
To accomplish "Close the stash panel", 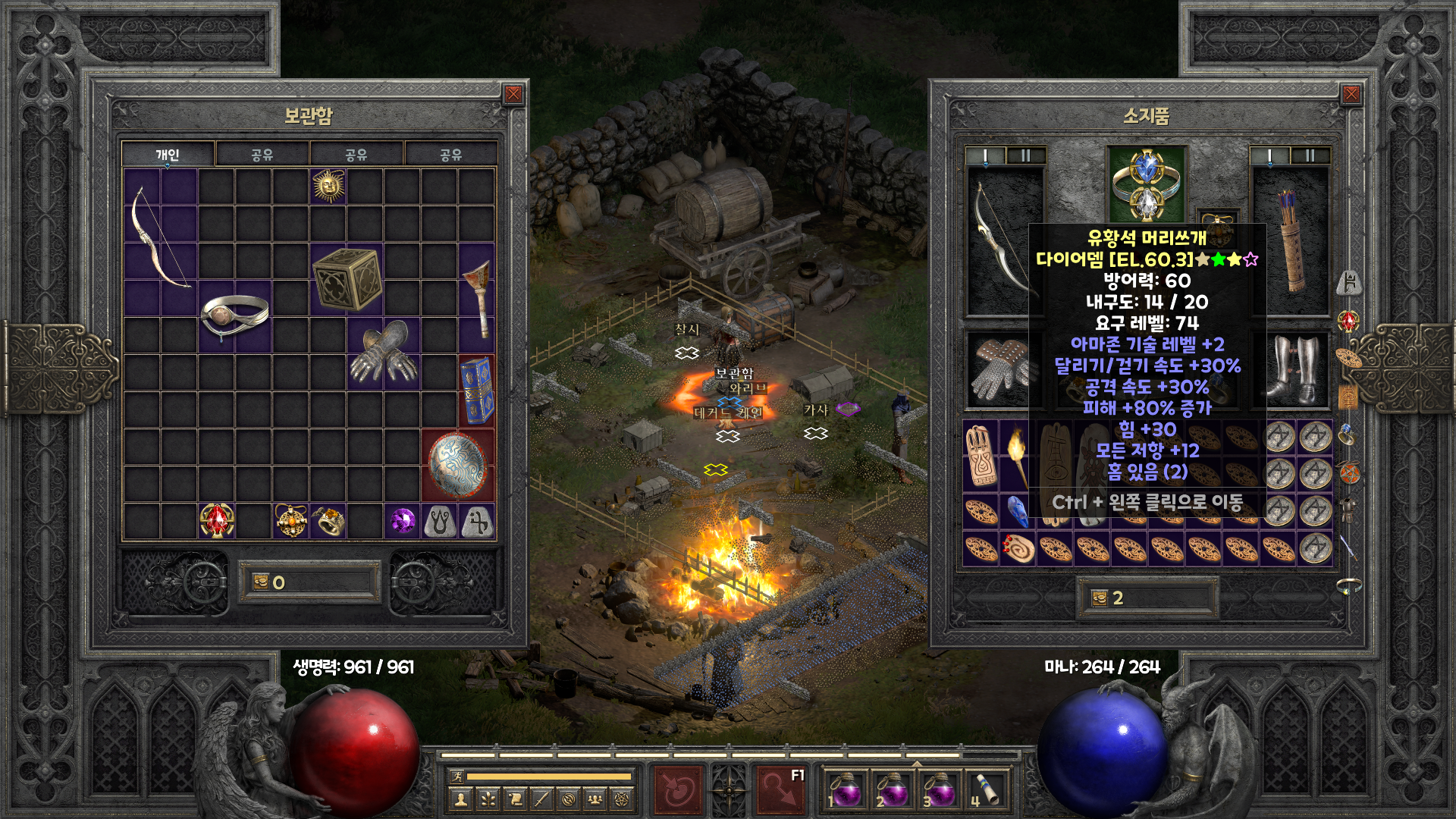I will [513, 94].
